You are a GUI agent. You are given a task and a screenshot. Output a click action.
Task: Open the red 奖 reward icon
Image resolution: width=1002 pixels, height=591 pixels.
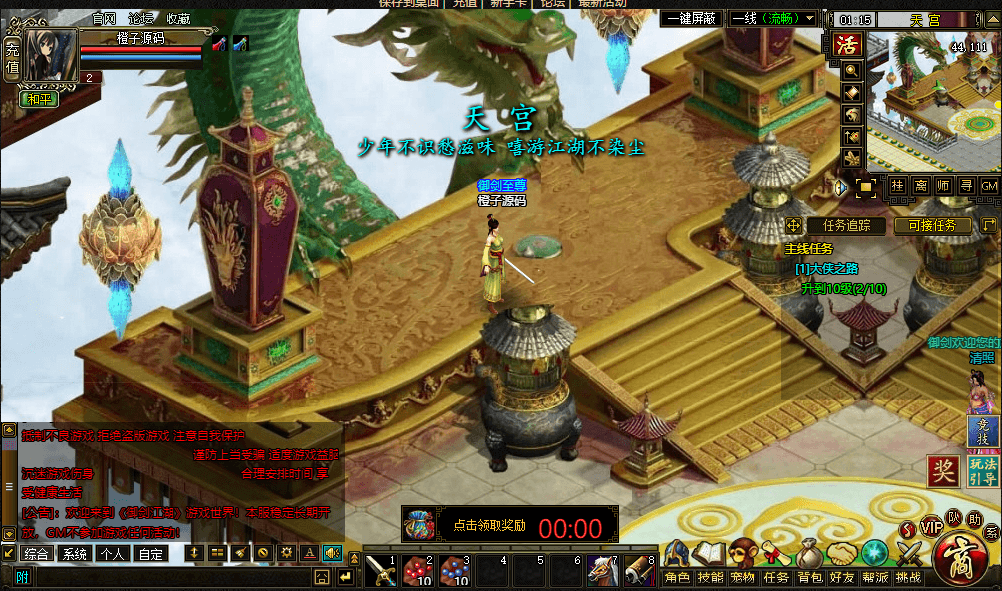pyautogui.click(x=942, y=470)
